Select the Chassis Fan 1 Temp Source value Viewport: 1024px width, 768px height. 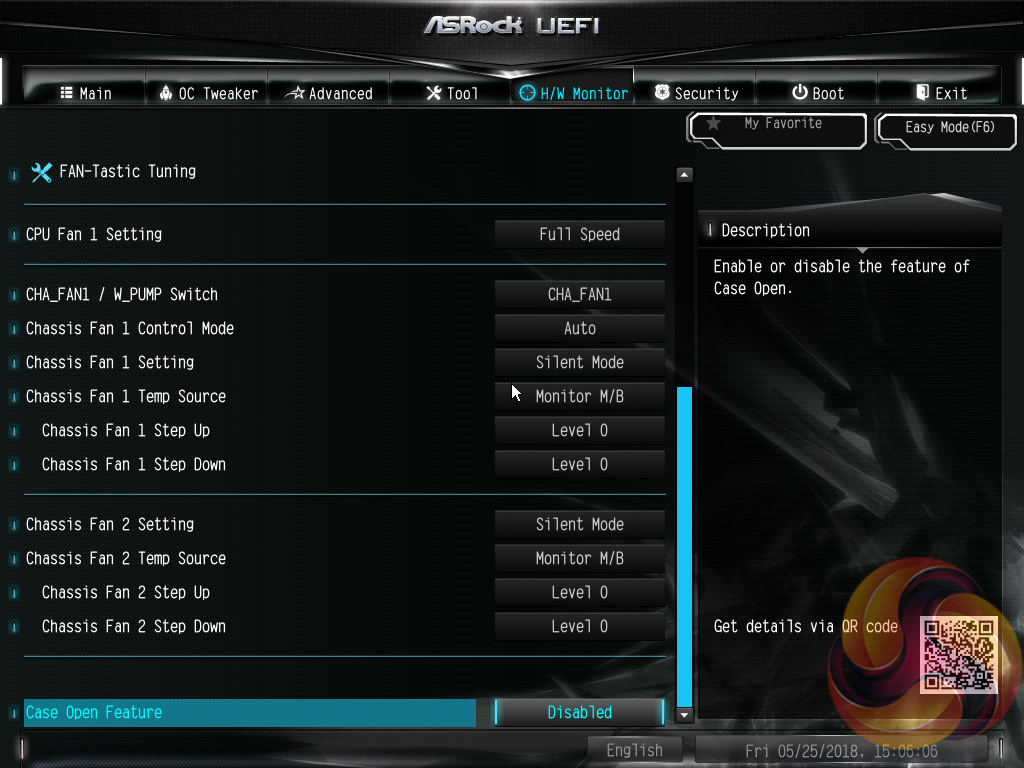click(x=579, y=396)
